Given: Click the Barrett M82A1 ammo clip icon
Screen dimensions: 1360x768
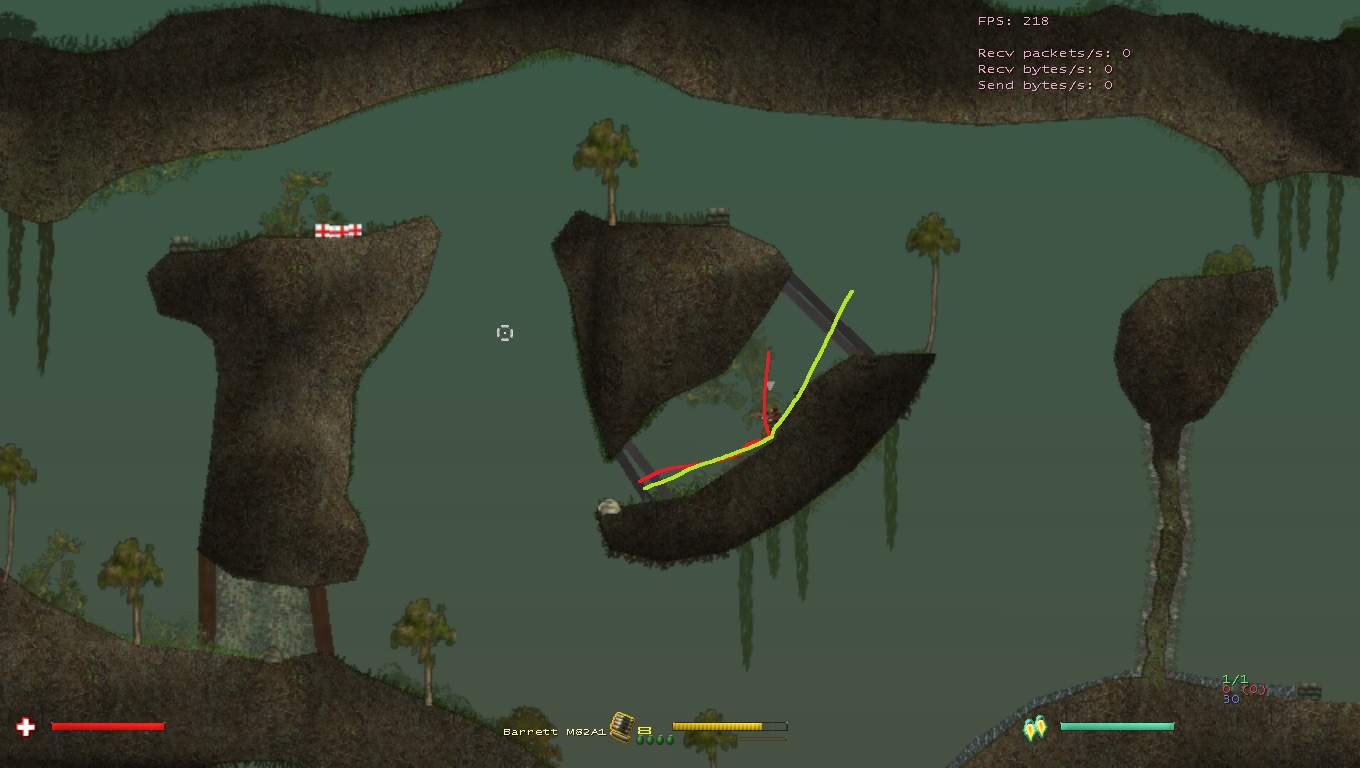Looking at the screenshot, I should coord(621,727).
